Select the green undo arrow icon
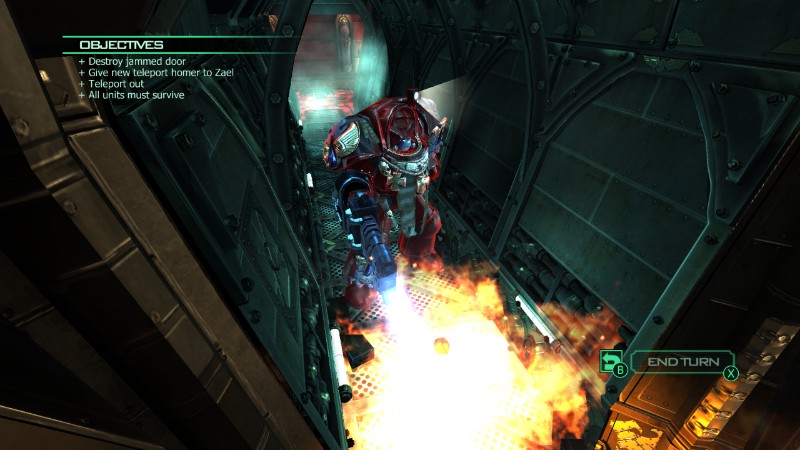The image size is (800, 450). 609,361
